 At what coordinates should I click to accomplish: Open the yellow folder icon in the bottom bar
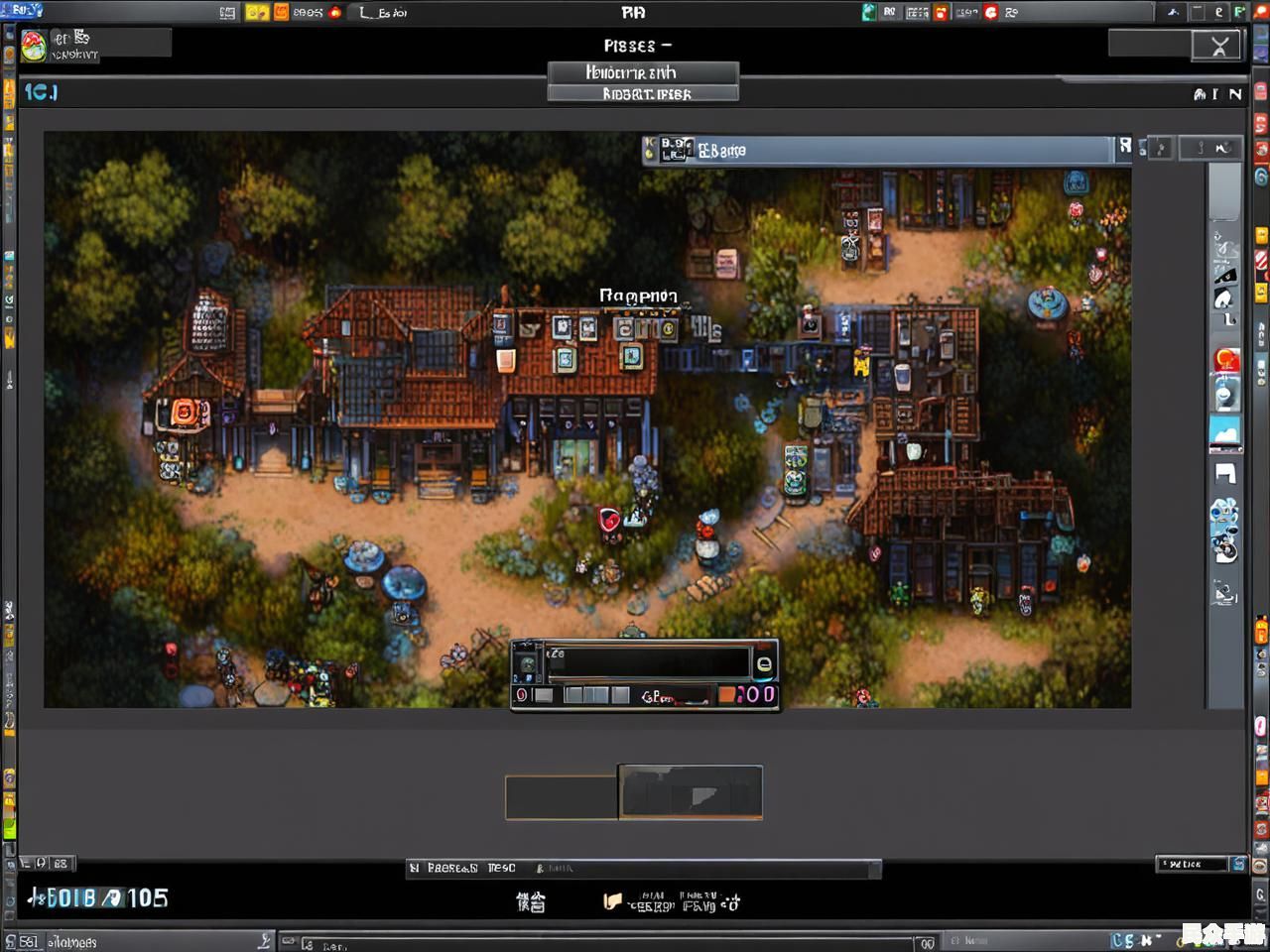(612, 901)
